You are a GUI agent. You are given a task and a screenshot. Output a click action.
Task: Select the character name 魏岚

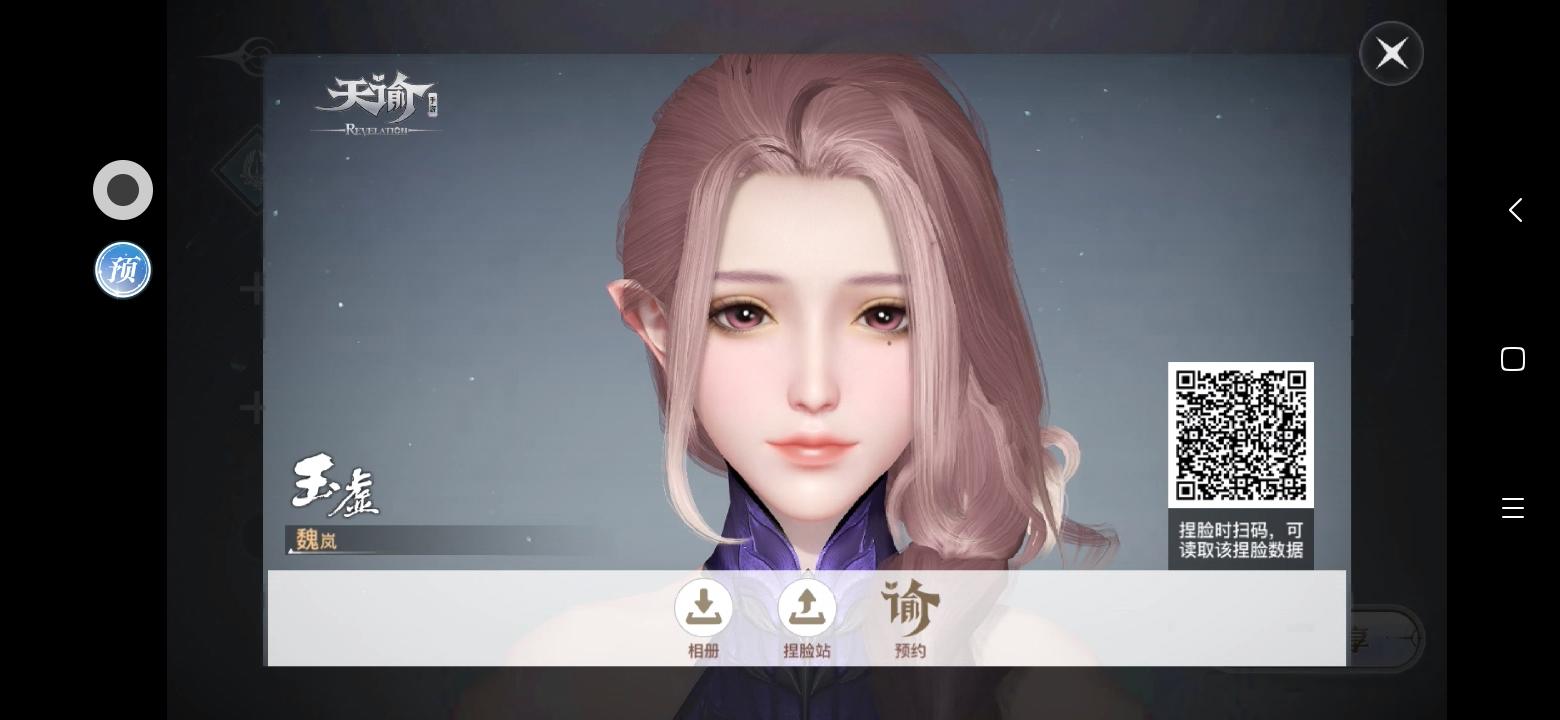pos(316,541)
